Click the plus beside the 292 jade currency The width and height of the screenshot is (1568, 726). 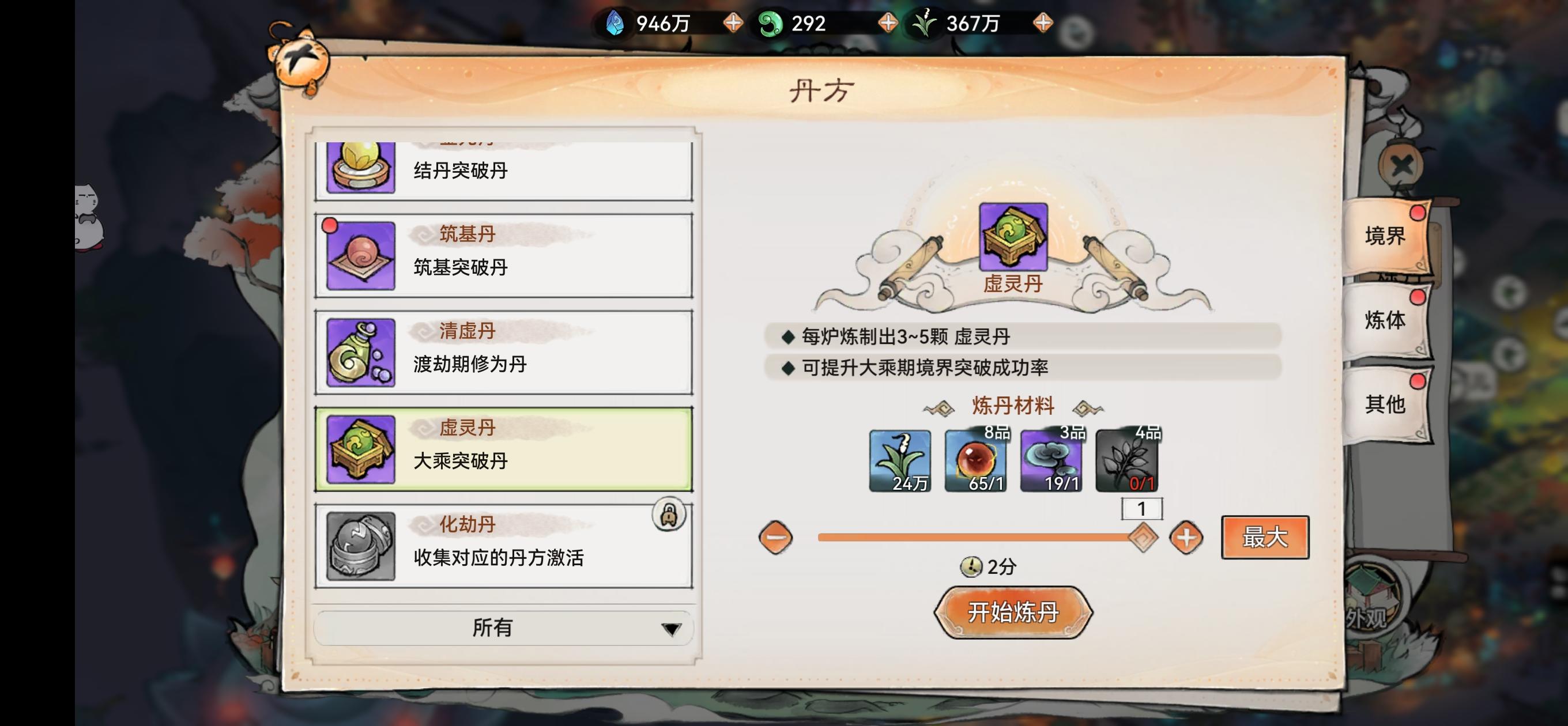889,23
